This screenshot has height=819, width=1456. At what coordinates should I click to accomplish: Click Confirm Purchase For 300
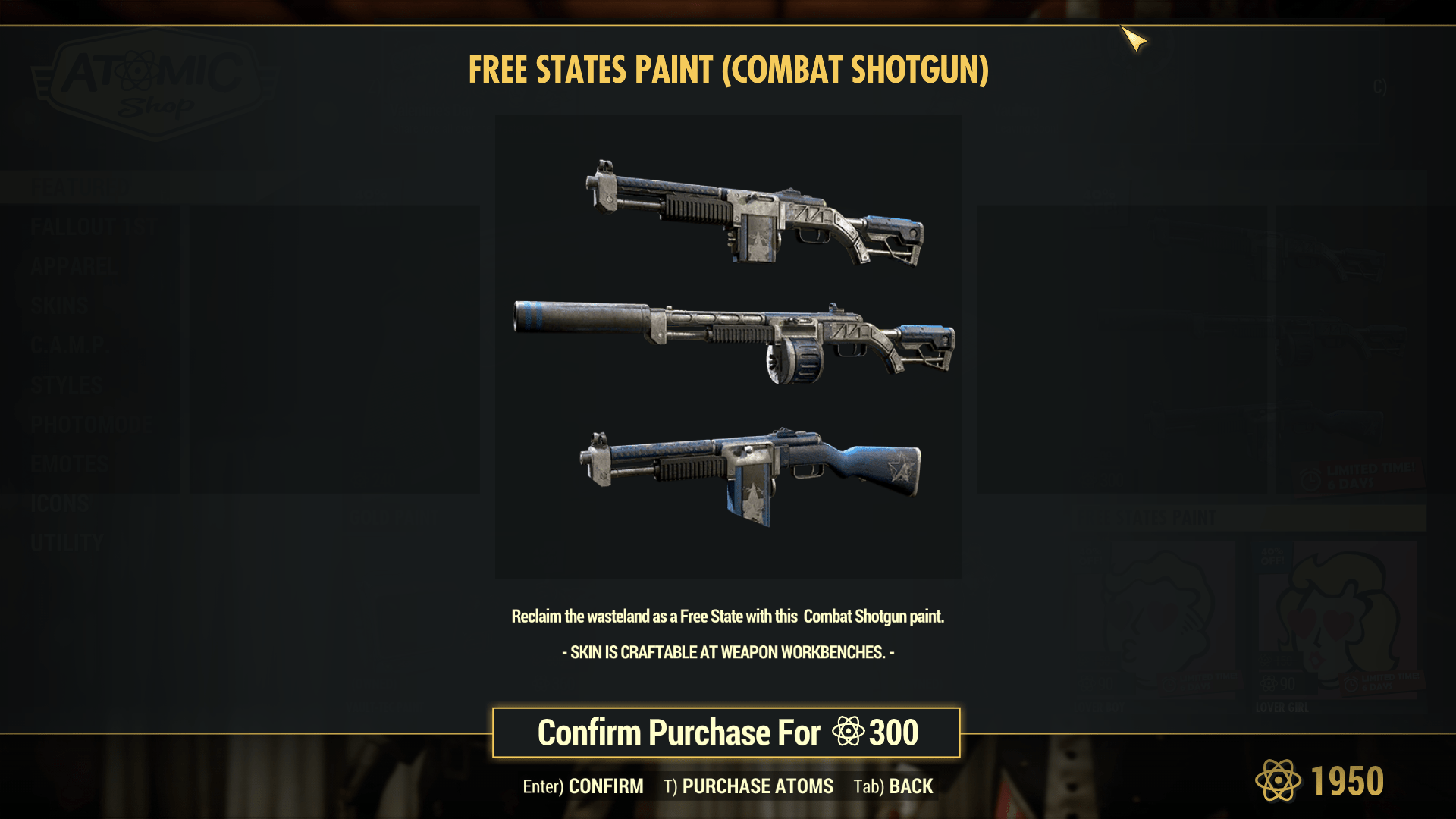726,732
